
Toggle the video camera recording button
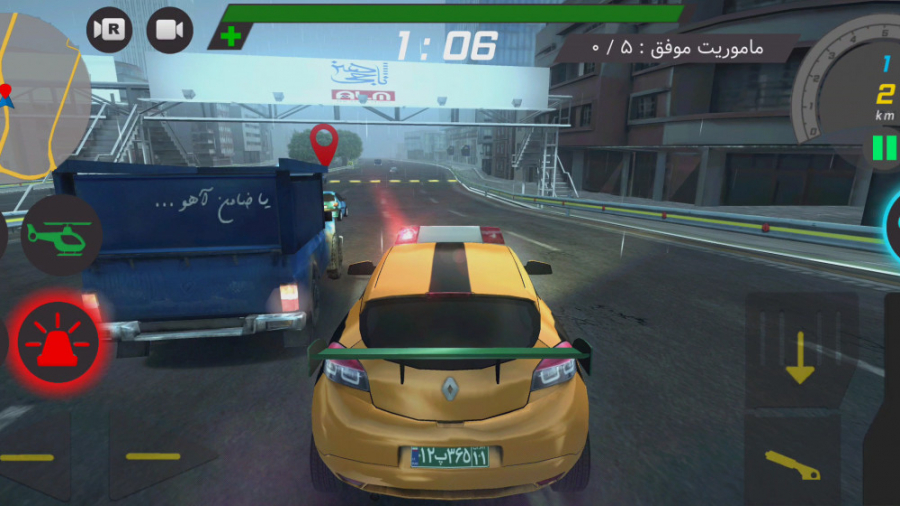[x=169, y=30]
